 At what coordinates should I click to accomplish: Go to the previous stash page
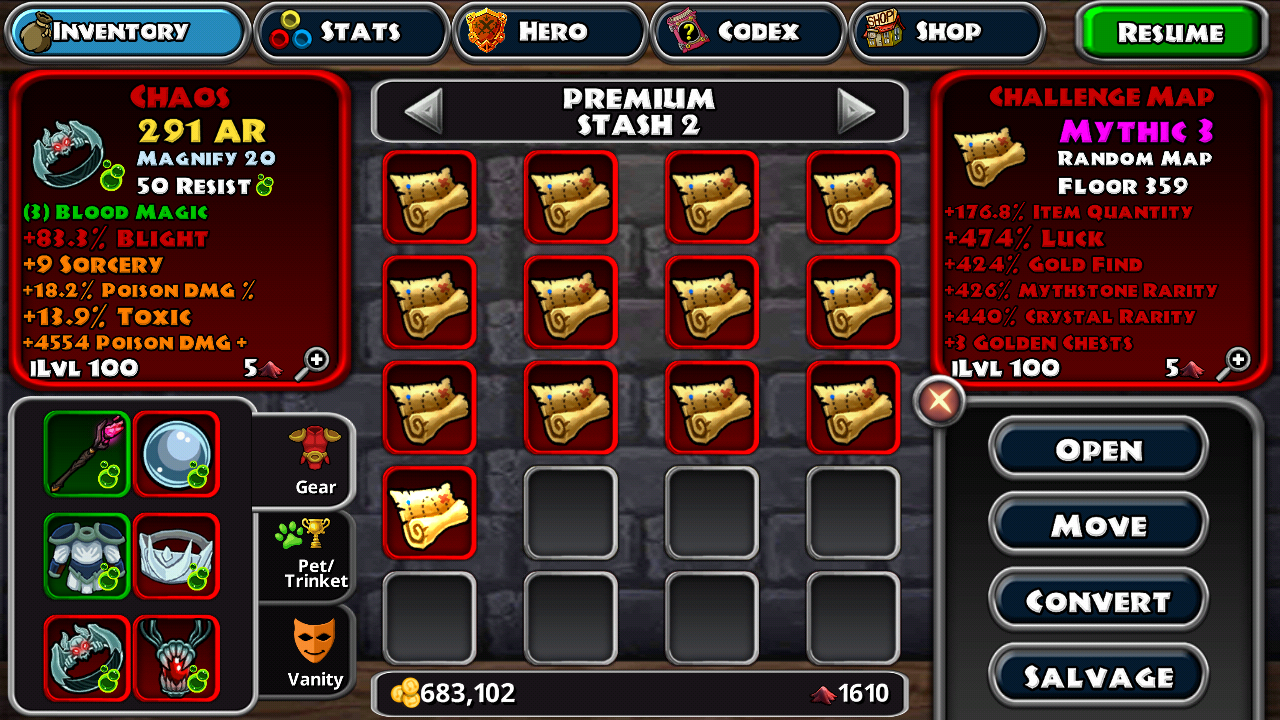(x=423, y=111)
